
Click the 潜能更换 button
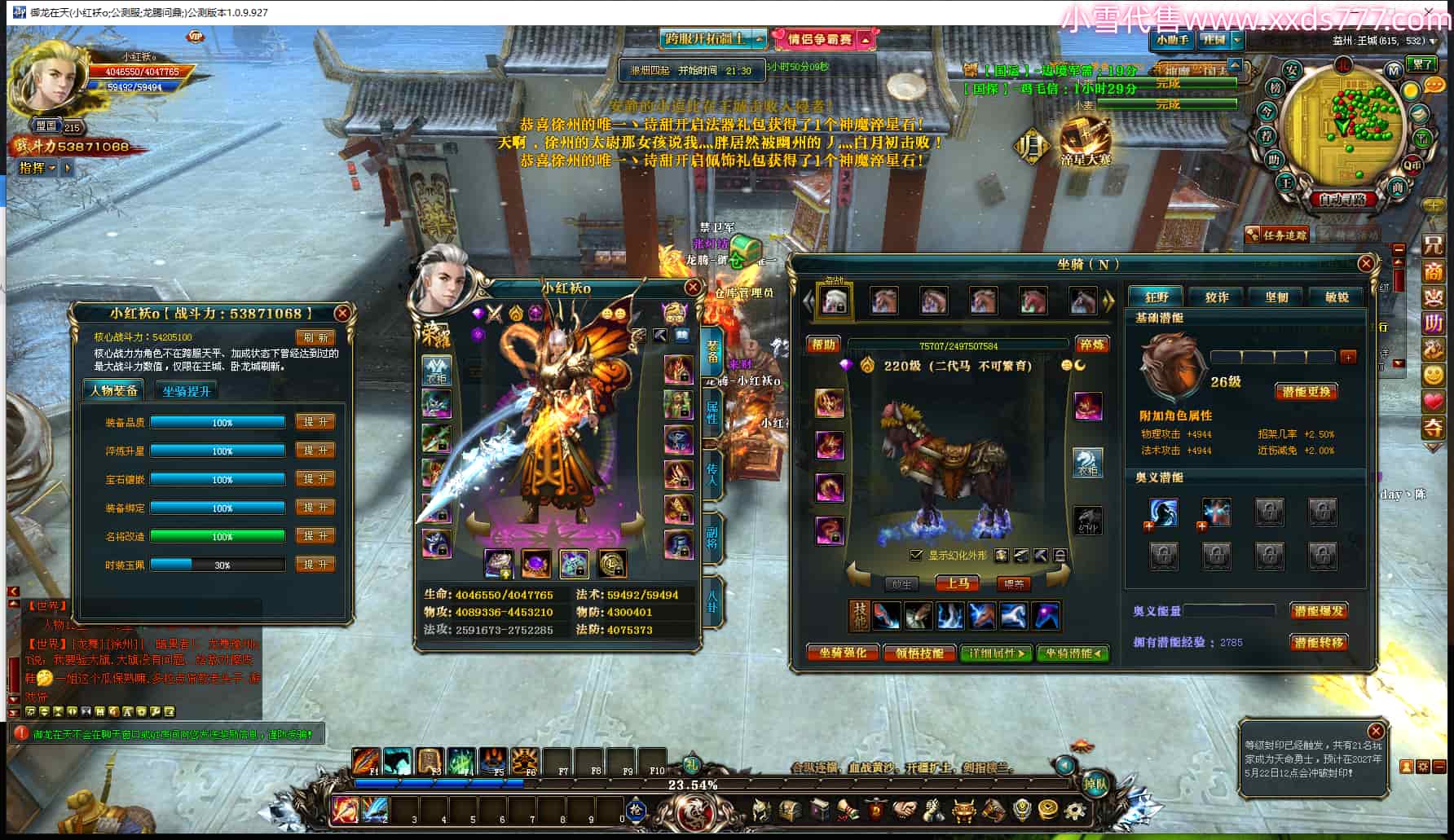1306,392
